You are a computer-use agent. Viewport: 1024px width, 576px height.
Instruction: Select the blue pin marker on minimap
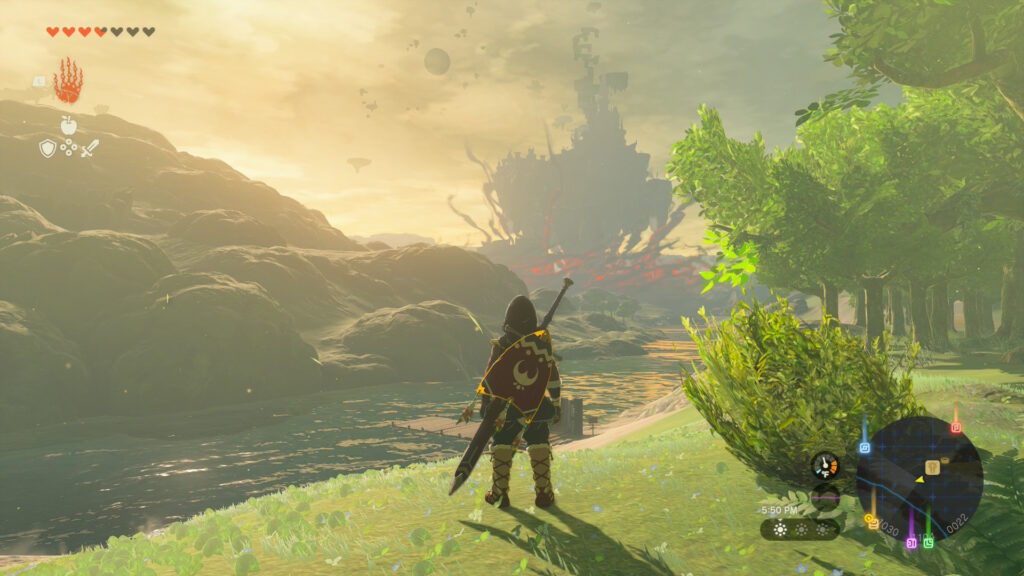click(x=865, y=447)
